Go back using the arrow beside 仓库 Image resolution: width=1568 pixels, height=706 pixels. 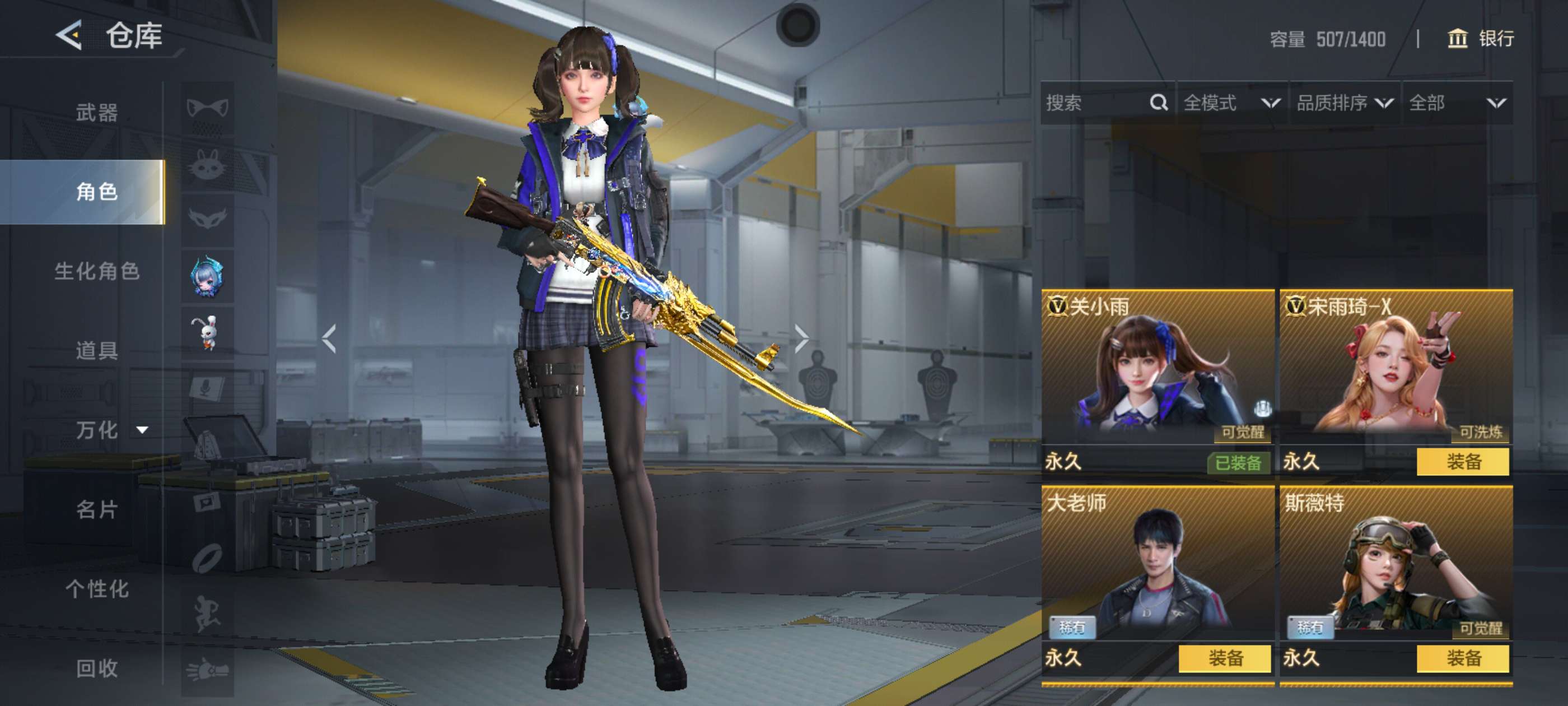click(x=69, y=35)
